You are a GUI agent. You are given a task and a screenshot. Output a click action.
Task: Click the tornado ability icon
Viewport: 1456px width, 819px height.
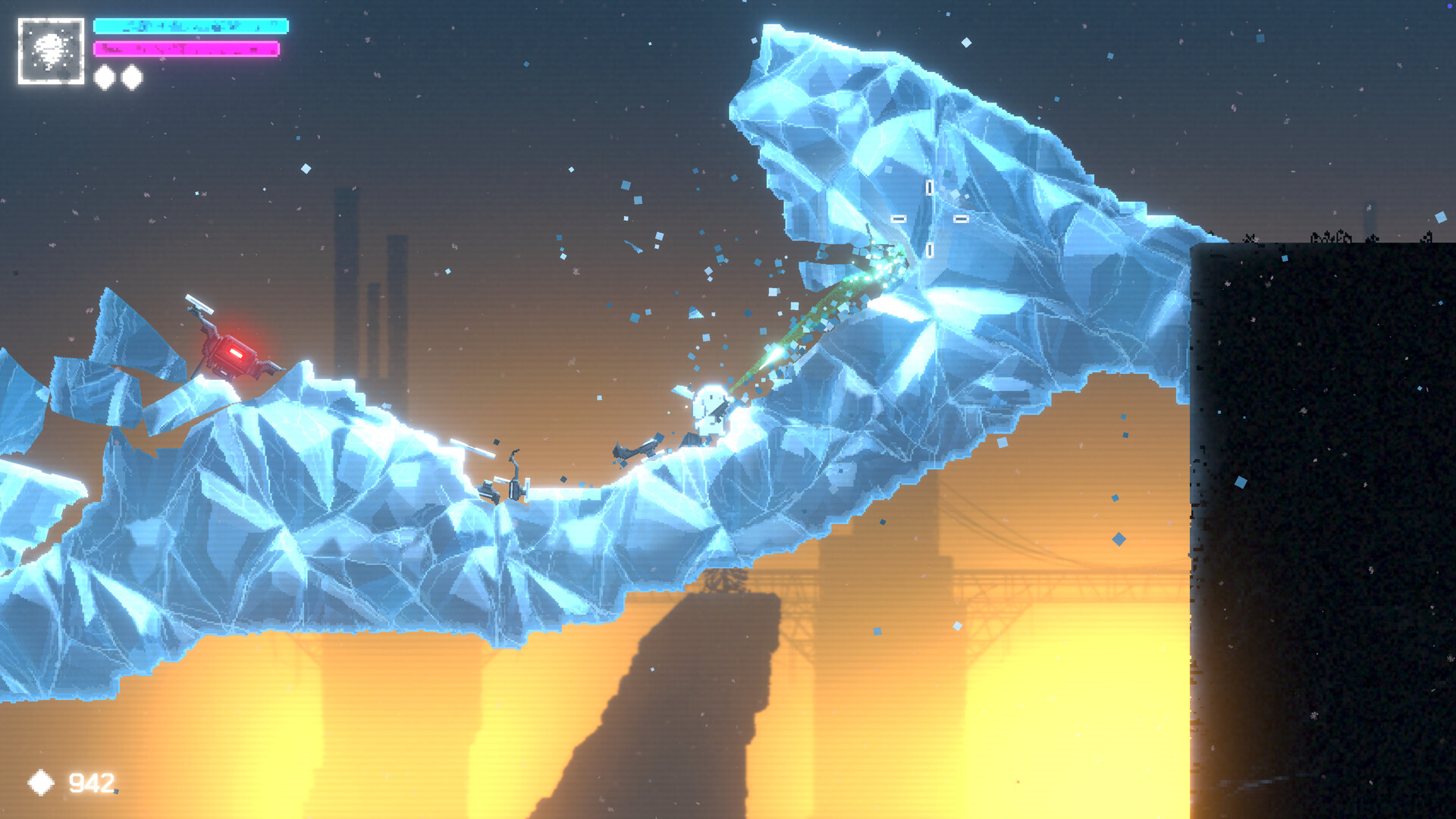pyautogui.click(x=51, y=51)
